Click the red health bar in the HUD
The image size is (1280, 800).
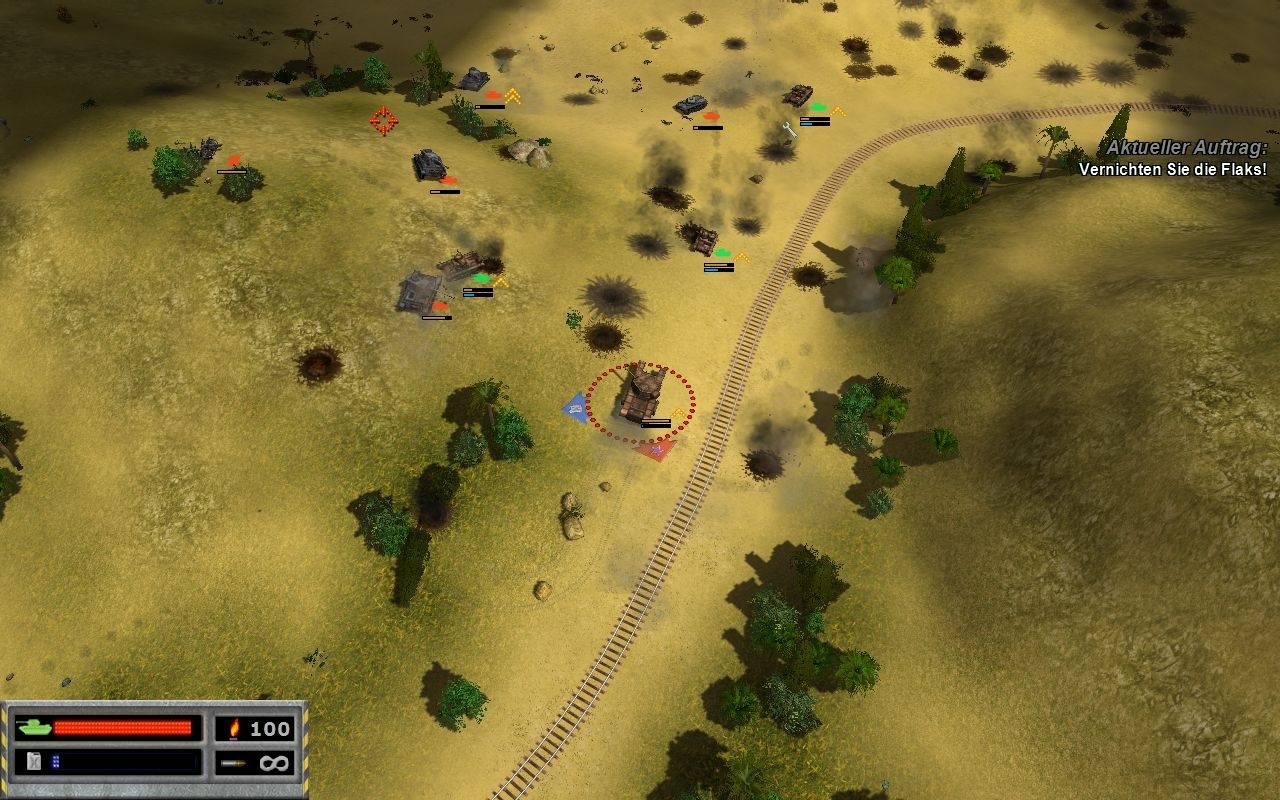(x=123, y=728)
